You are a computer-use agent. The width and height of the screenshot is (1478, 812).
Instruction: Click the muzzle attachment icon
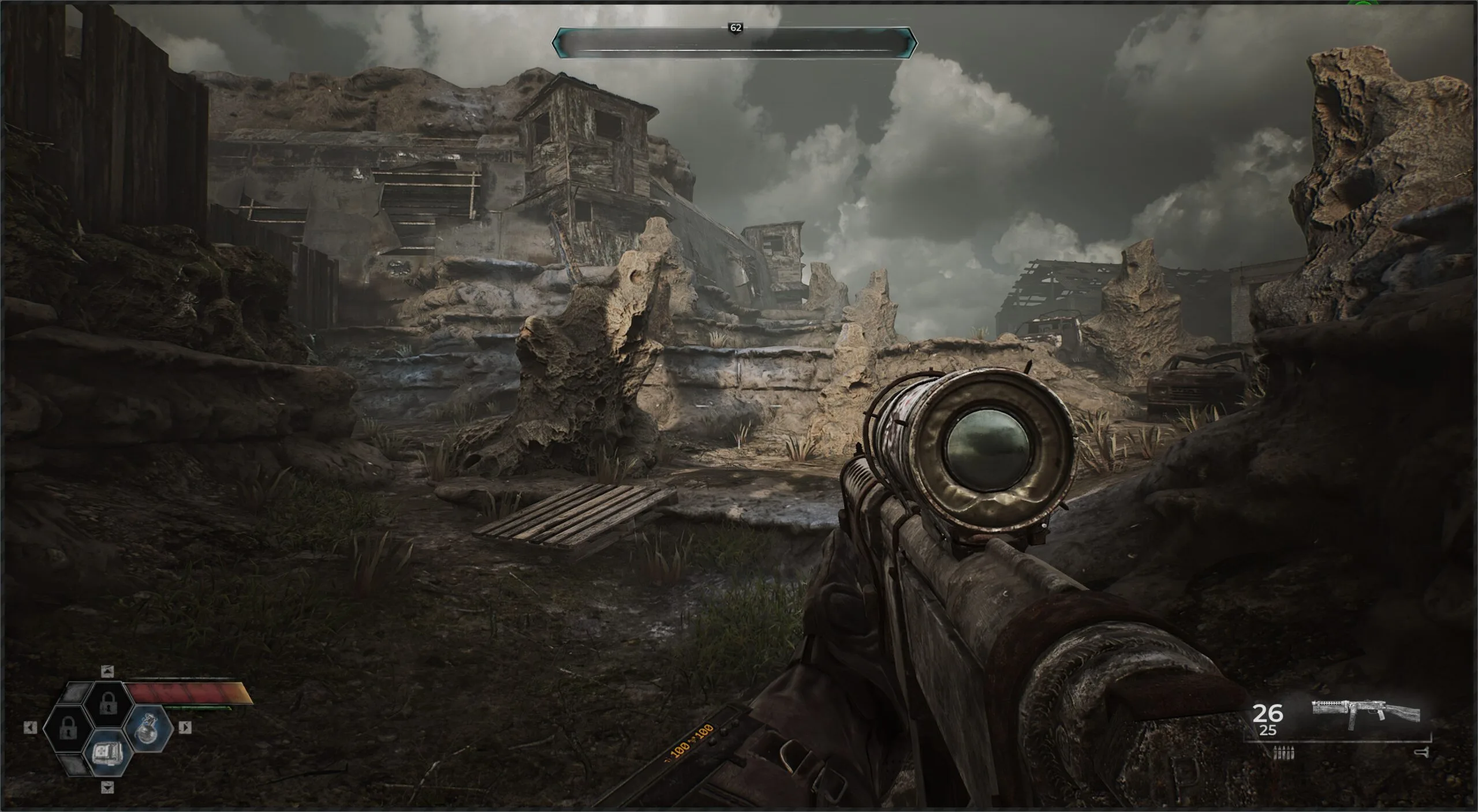click(1421, 752)
